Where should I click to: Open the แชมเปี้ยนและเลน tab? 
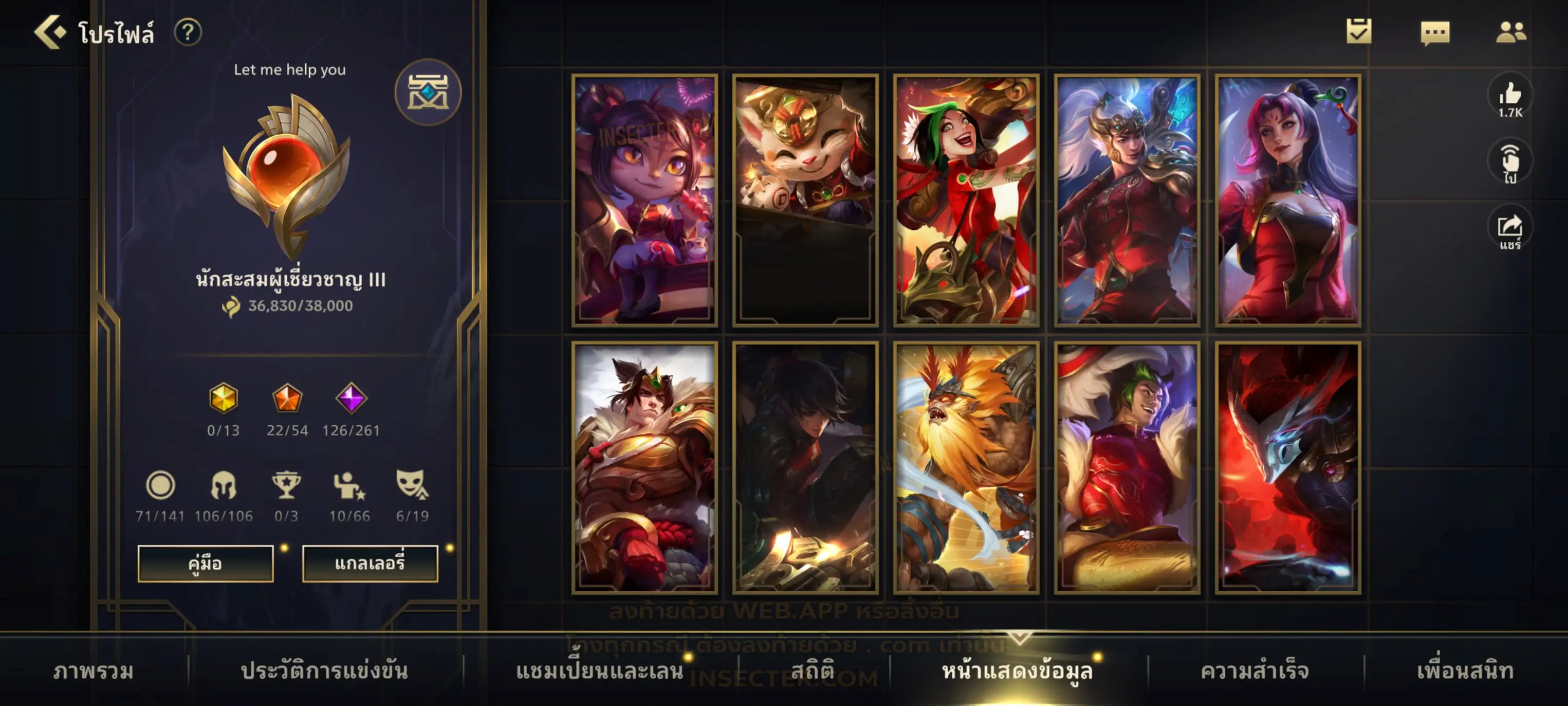pyautogui.click(x=600, y=671)
